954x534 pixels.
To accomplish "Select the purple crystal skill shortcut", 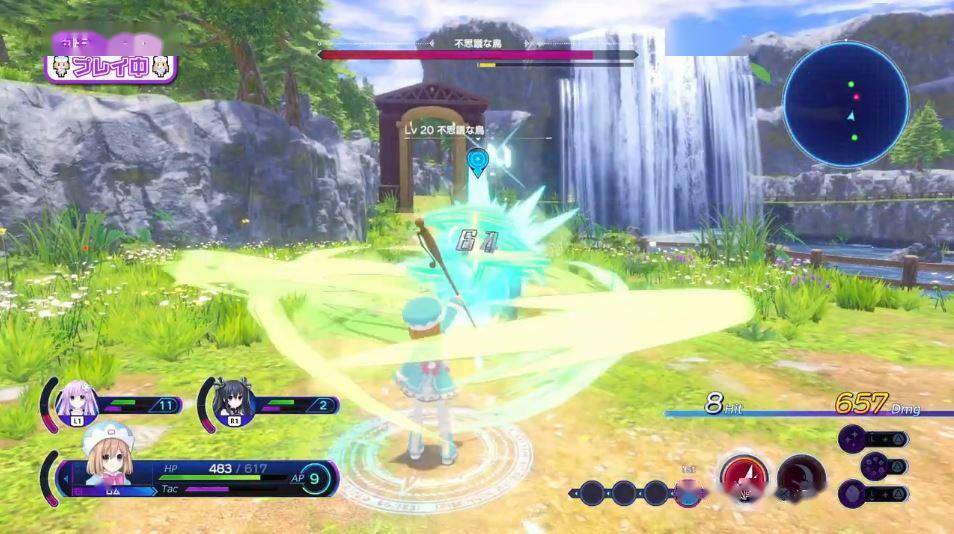I will [854, 493].
